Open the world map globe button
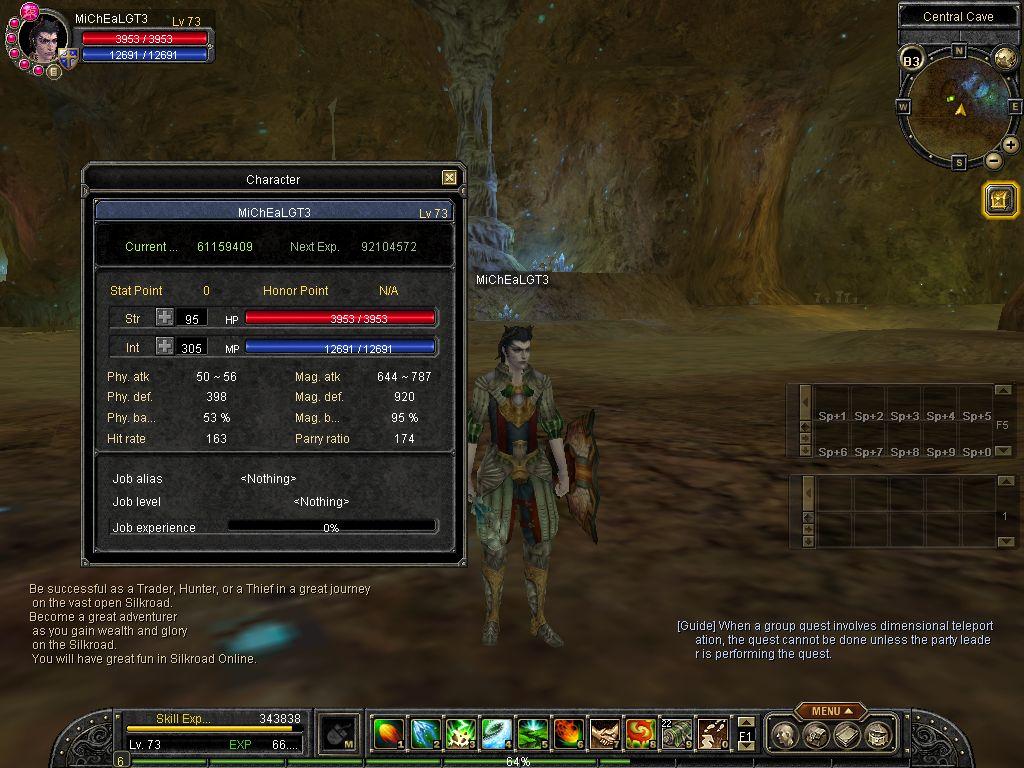The image size is (1024, 768). tap(1004, 58)
